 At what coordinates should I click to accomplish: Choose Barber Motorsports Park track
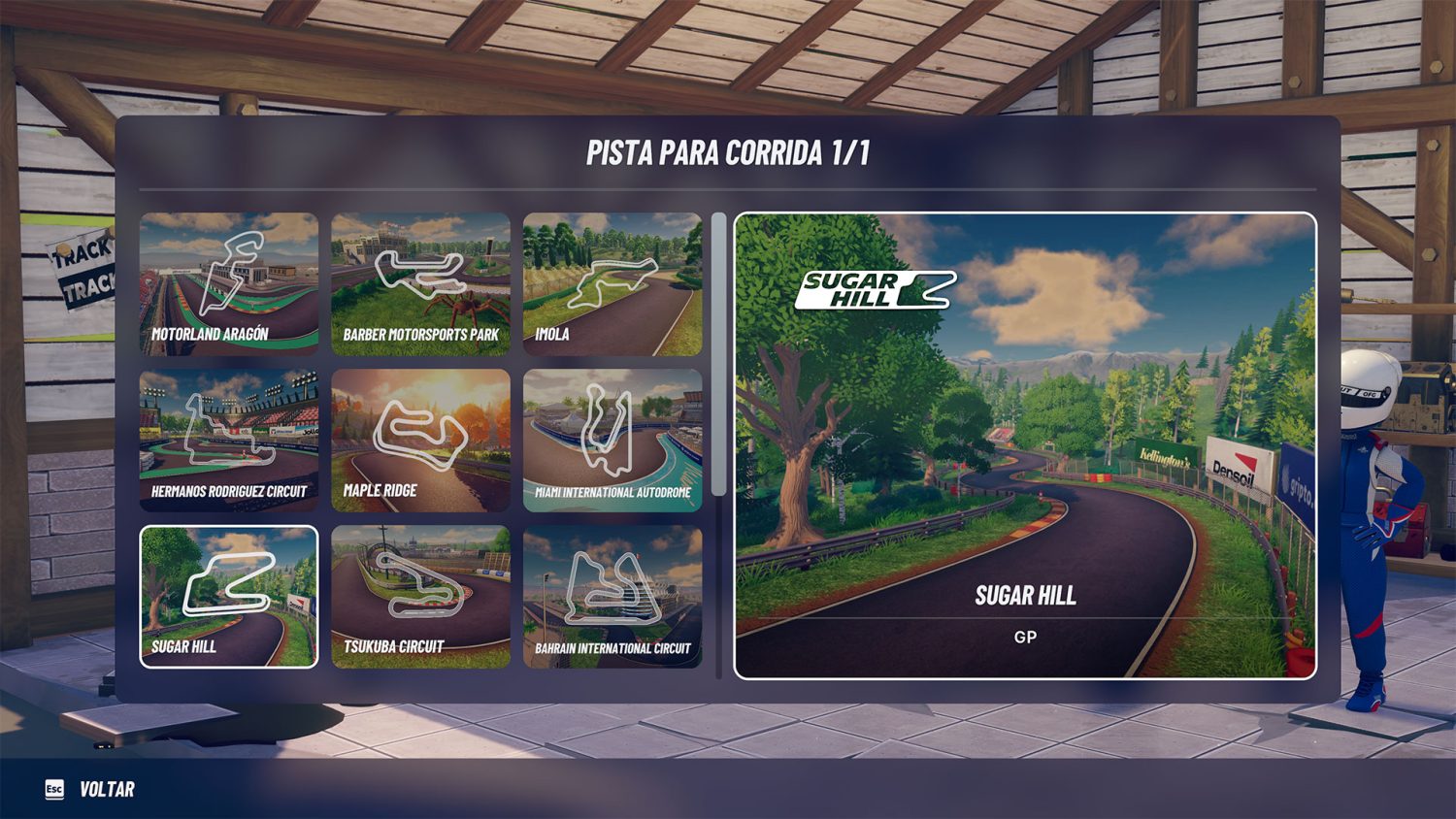[x=420, y=283]
